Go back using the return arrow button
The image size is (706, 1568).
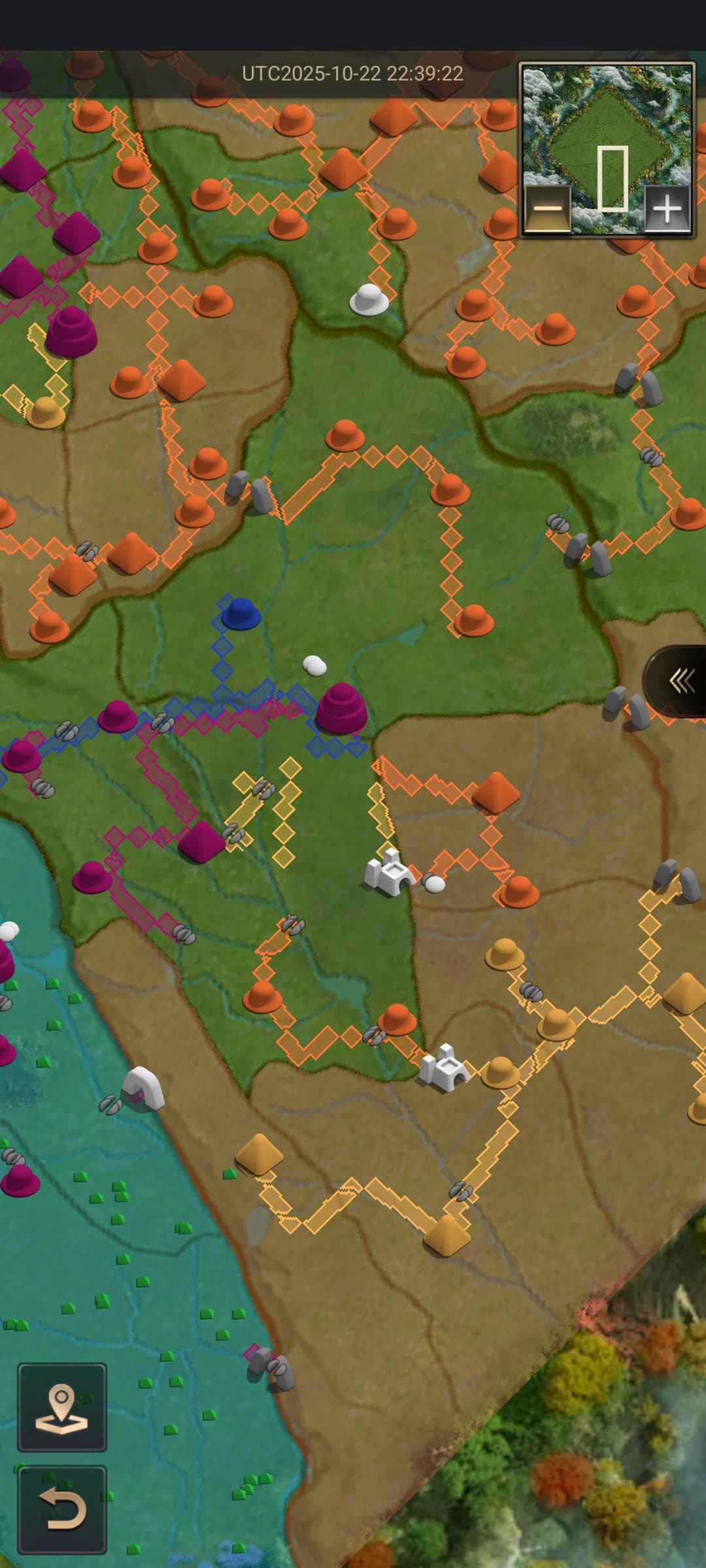point(62,1509)
